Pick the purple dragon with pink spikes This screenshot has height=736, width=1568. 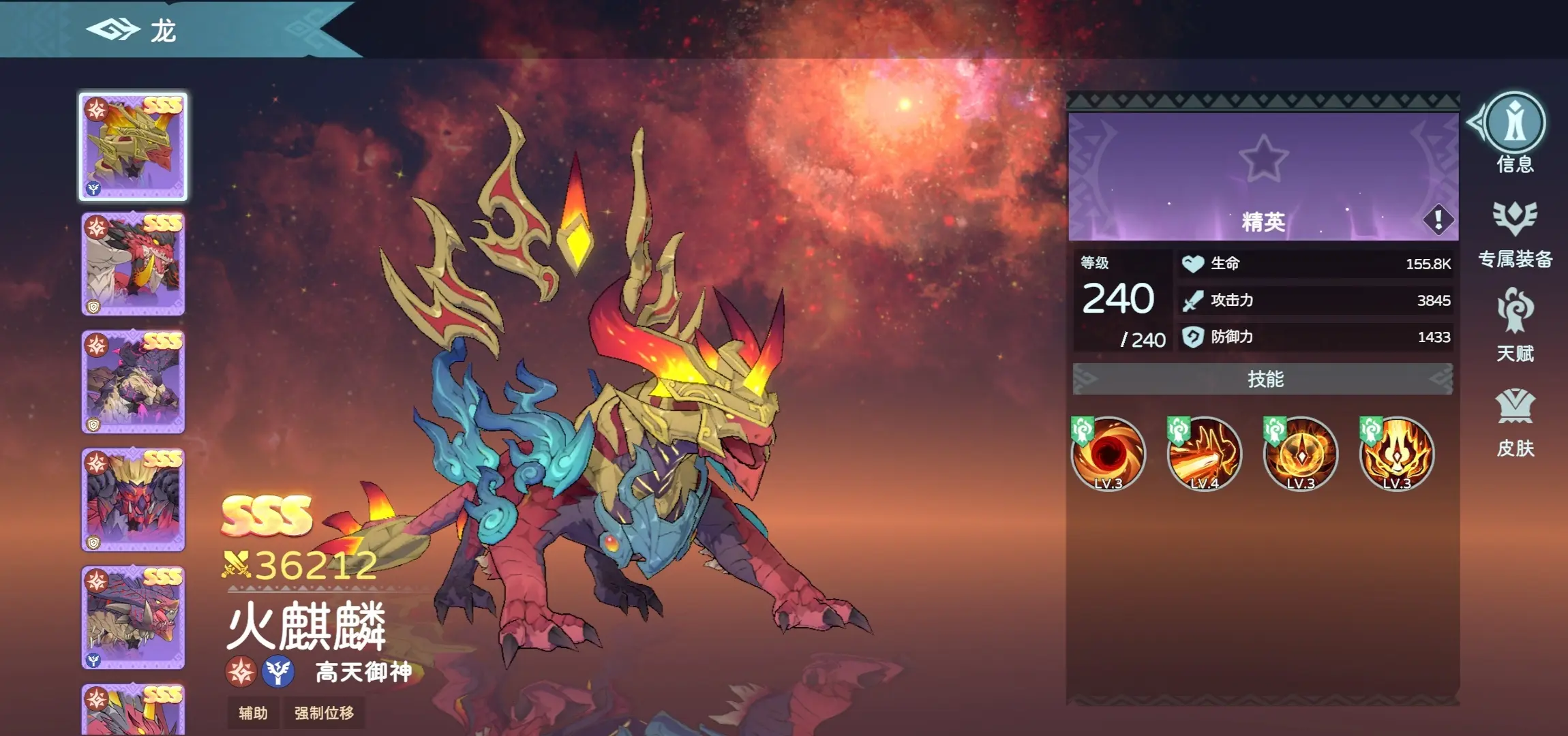pyautogui.click(x=134, y=382)
